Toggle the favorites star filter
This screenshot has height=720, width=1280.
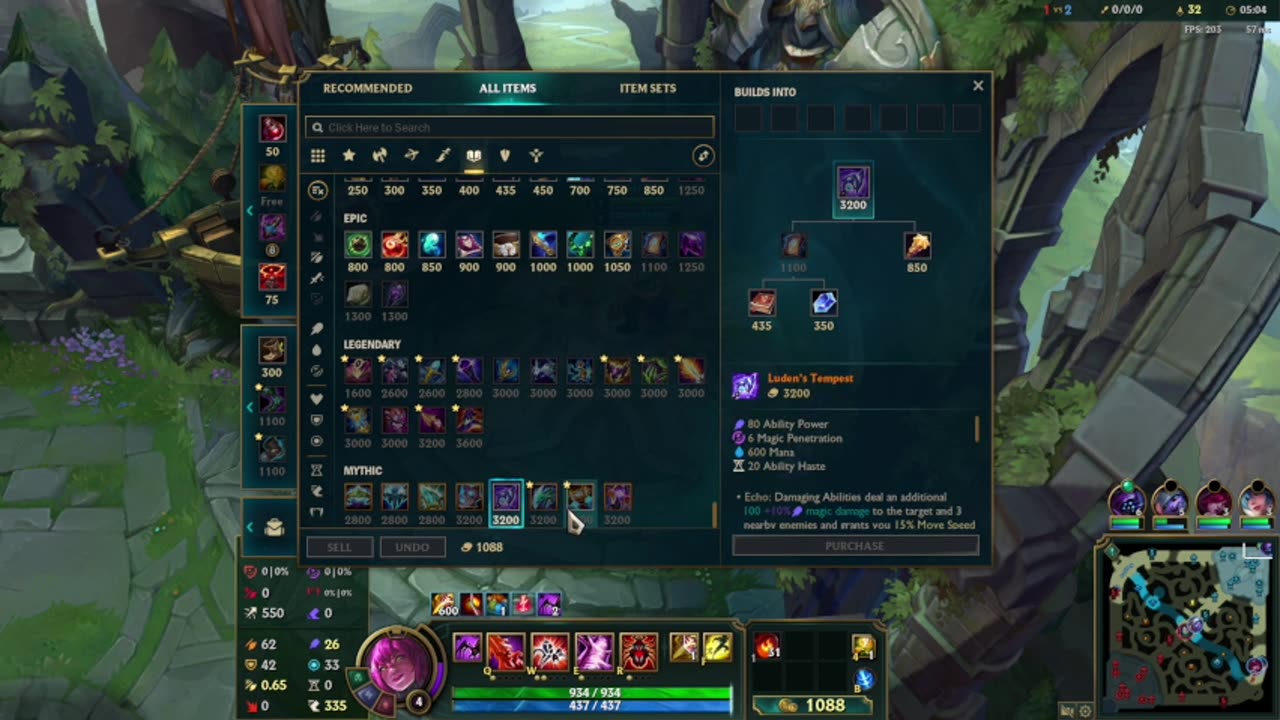[x=348, y=155]
